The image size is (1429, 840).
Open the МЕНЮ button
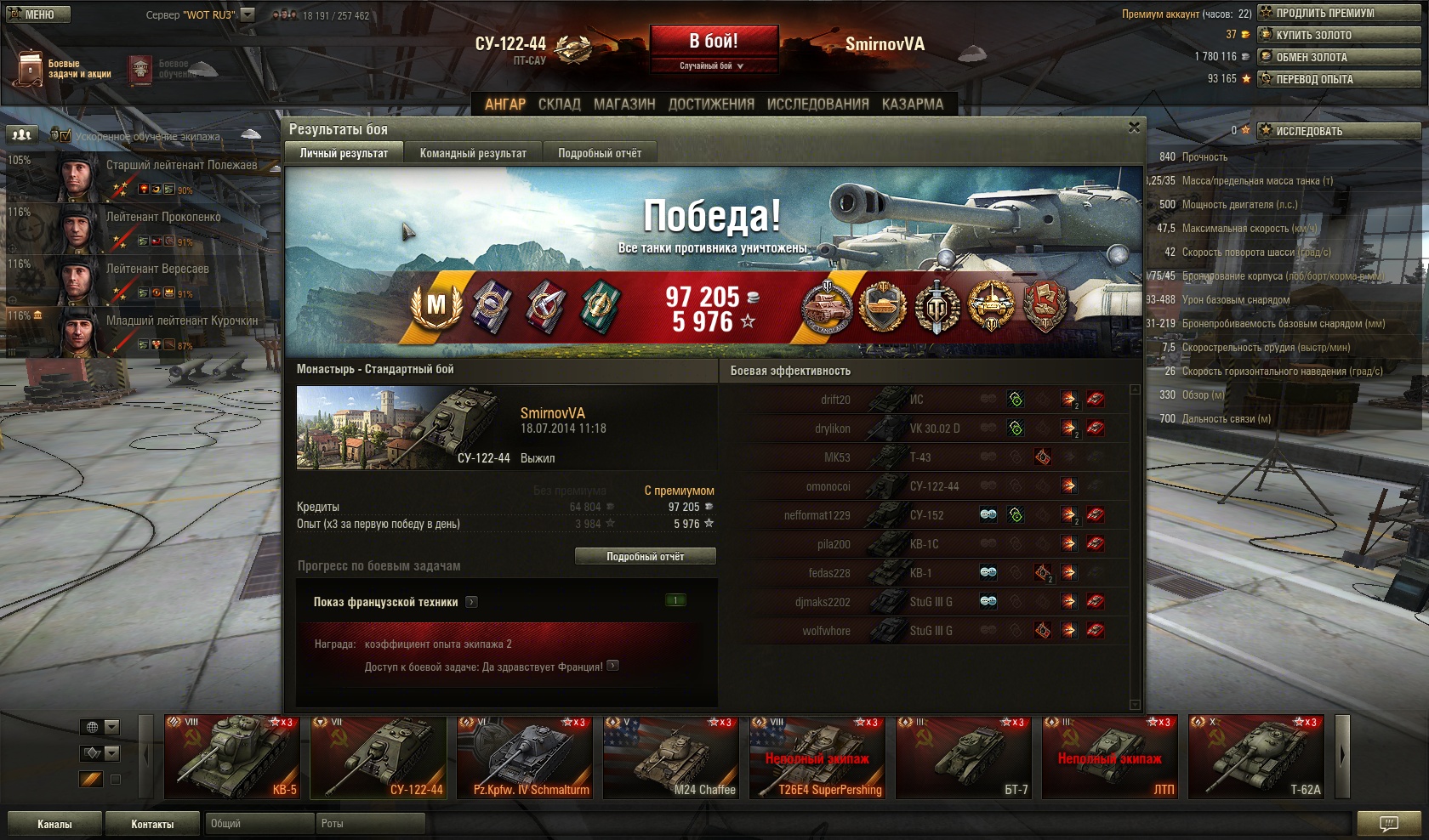point(37,14)
